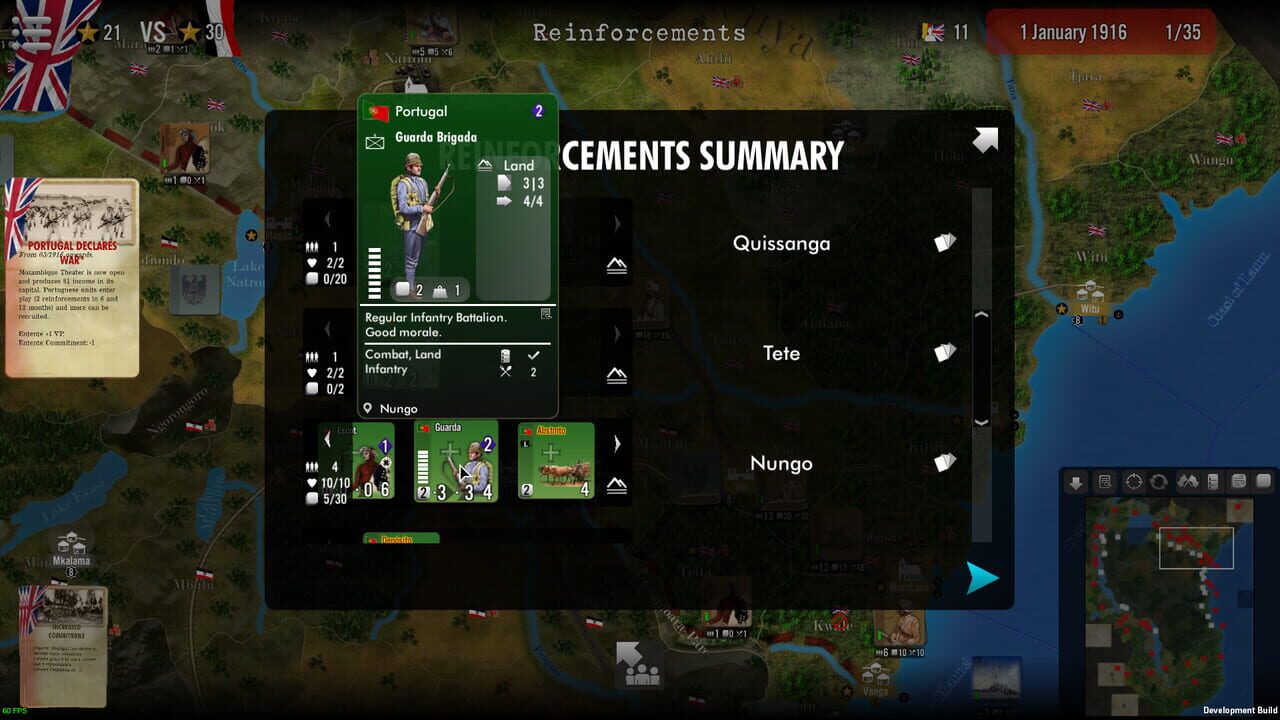Click the Nungo location pin on the unit card
This screenshot has width=1280, height=720.
click(x=367, y=408)
